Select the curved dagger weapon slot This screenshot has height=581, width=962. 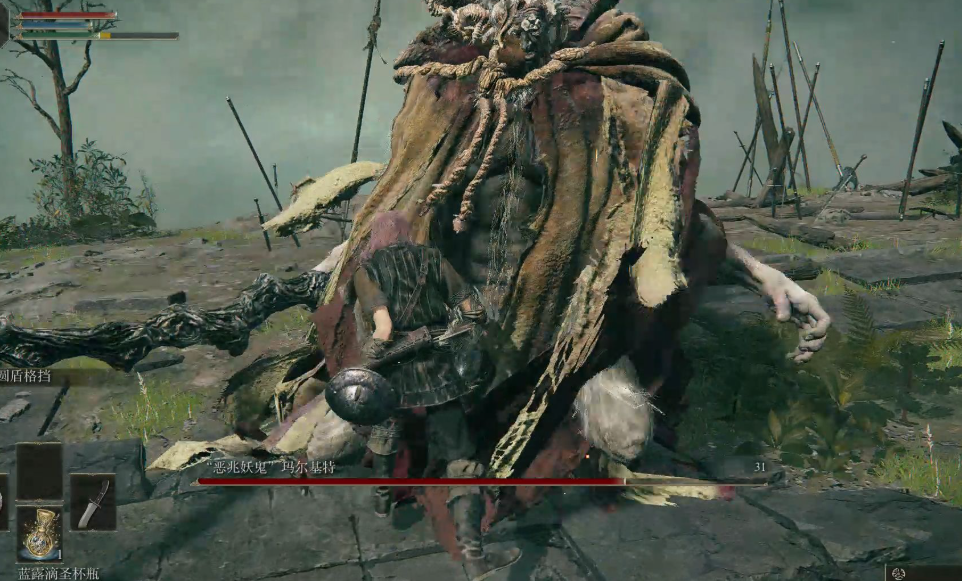92,502
